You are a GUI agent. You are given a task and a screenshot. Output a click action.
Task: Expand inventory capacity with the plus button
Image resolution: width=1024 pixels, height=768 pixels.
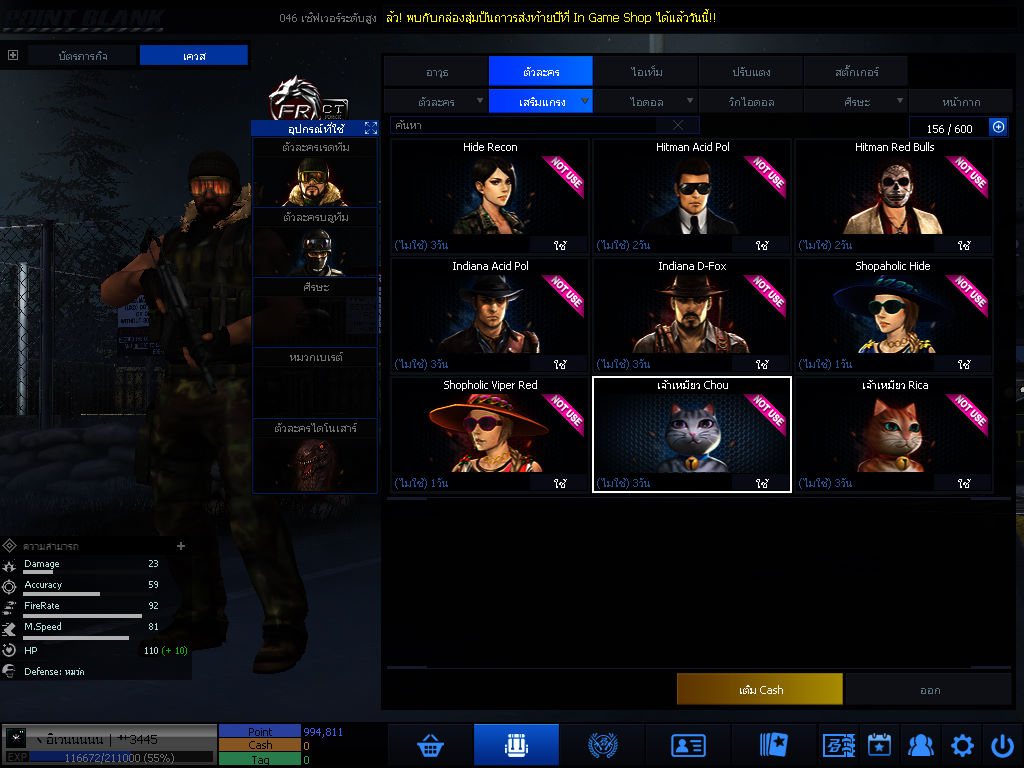pyautogui.click(x=997, y=127)
